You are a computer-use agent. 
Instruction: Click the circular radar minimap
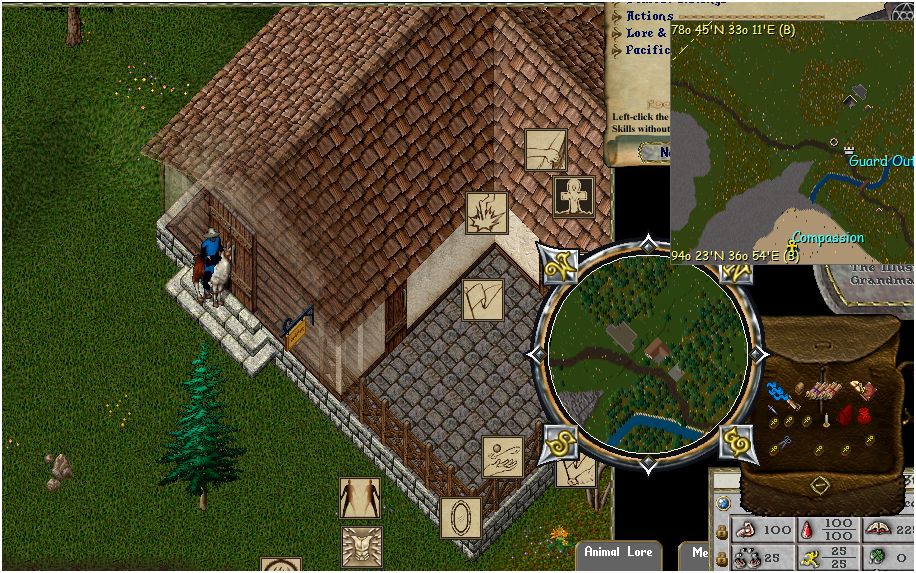[x=647, y=353]
